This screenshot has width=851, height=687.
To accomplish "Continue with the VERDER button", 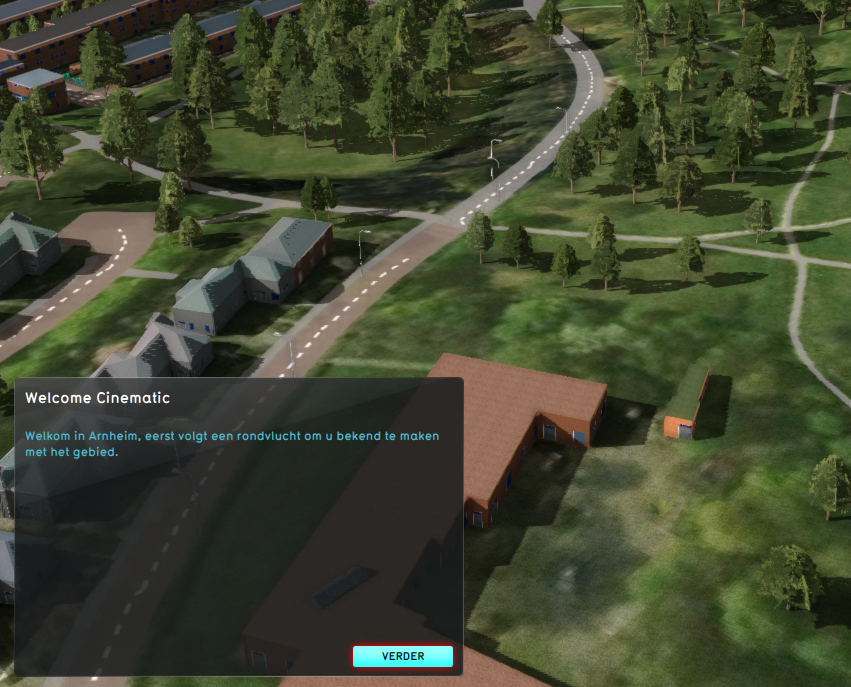I will [403, 656].
